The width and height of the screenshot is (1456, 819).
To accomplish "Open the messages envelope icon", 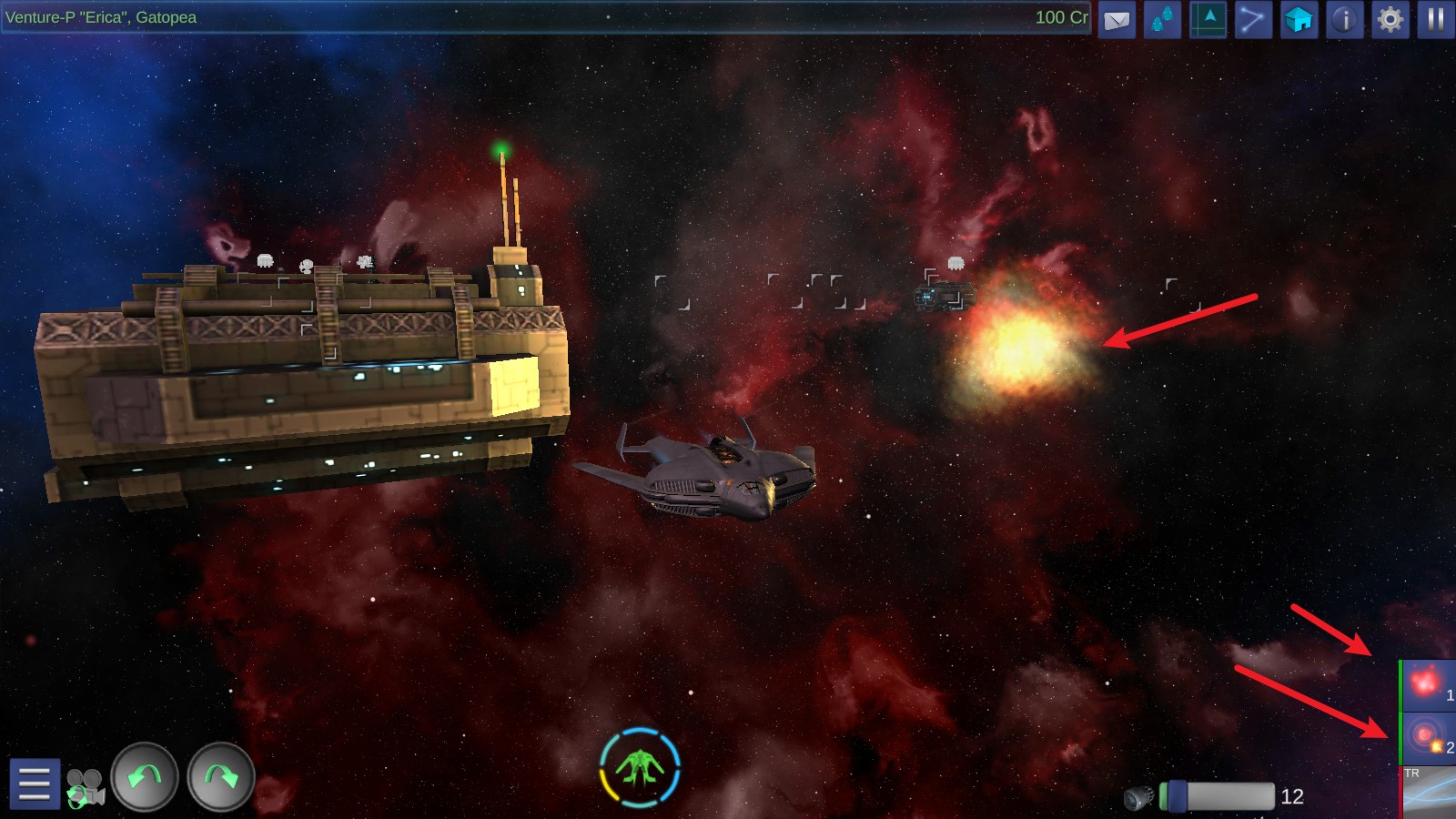I will coord(1117,20).
